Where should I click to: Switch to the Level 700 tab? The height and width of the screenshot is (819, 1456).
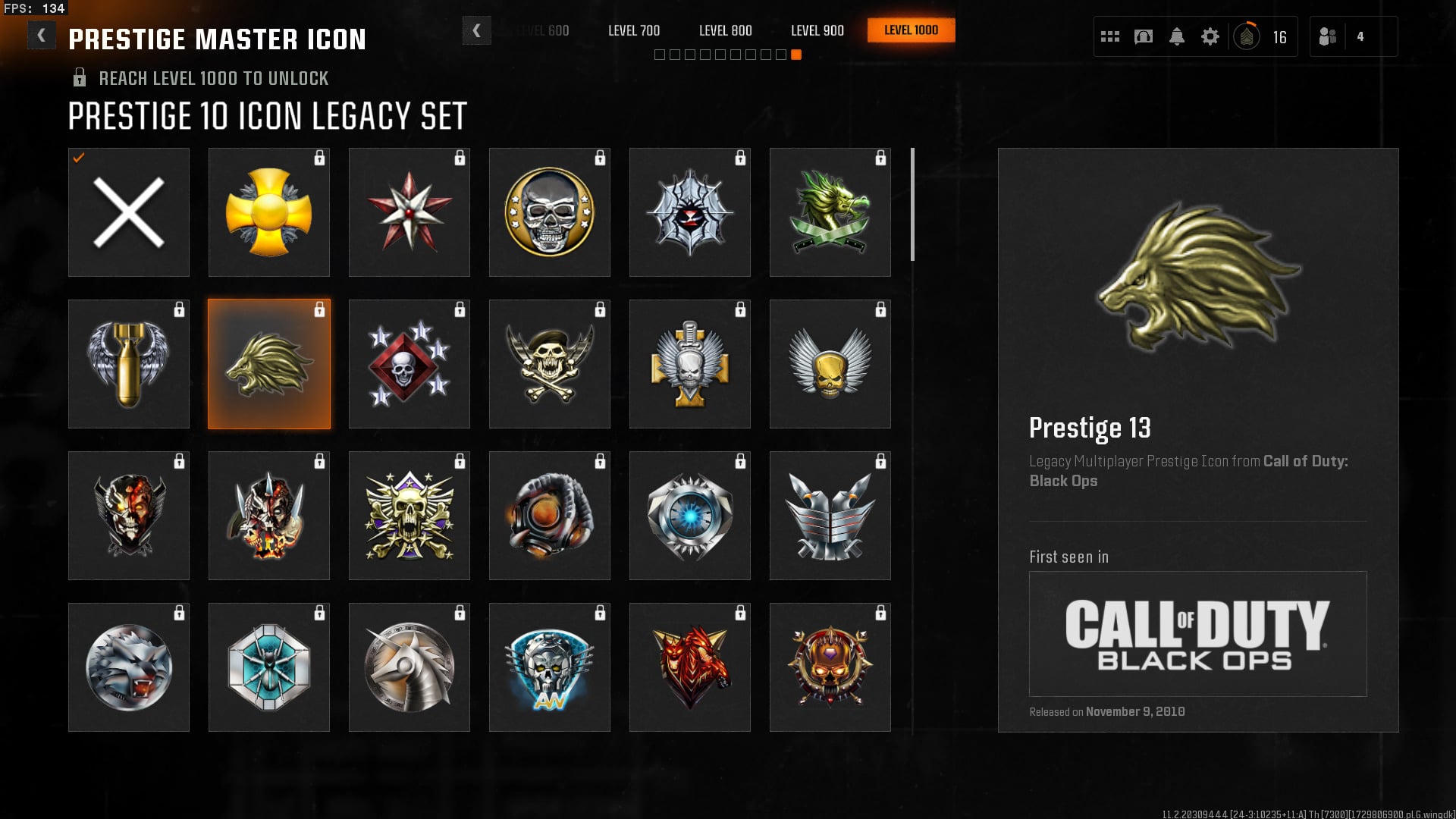tap(634, 30)
